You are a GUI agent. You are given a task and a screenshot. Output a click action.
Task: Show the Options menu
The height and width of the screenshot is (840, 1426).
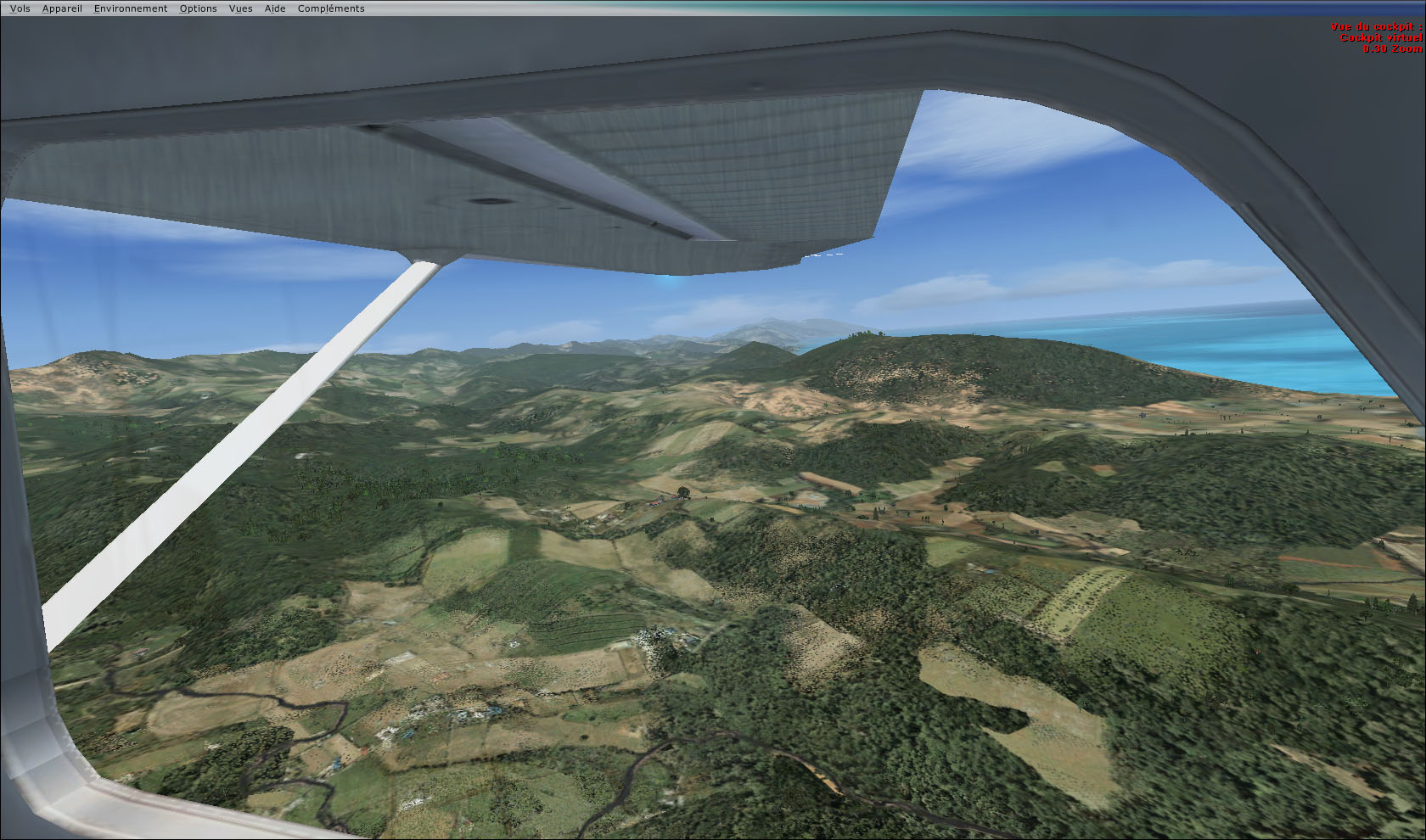pyautogui.click(x=198, y=8)
